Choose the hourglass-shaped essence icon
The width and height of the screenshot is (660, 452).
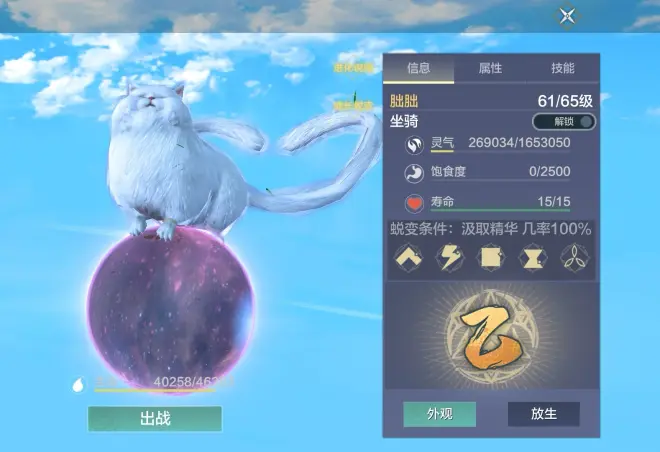pyautogui.click(x=533, y=259)
